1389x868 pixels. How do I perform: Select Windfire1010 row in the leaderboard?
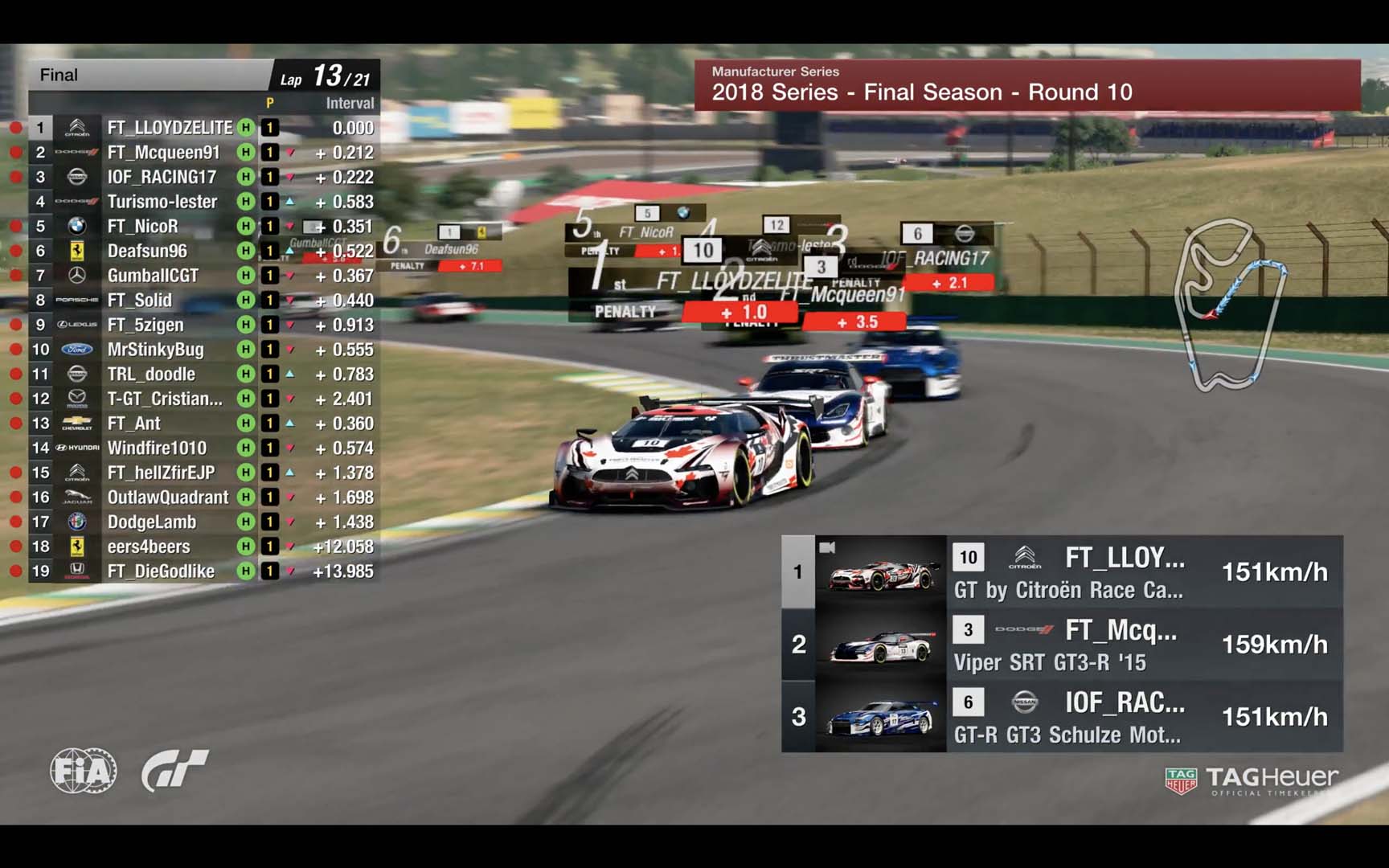click(x=157, y=448)
